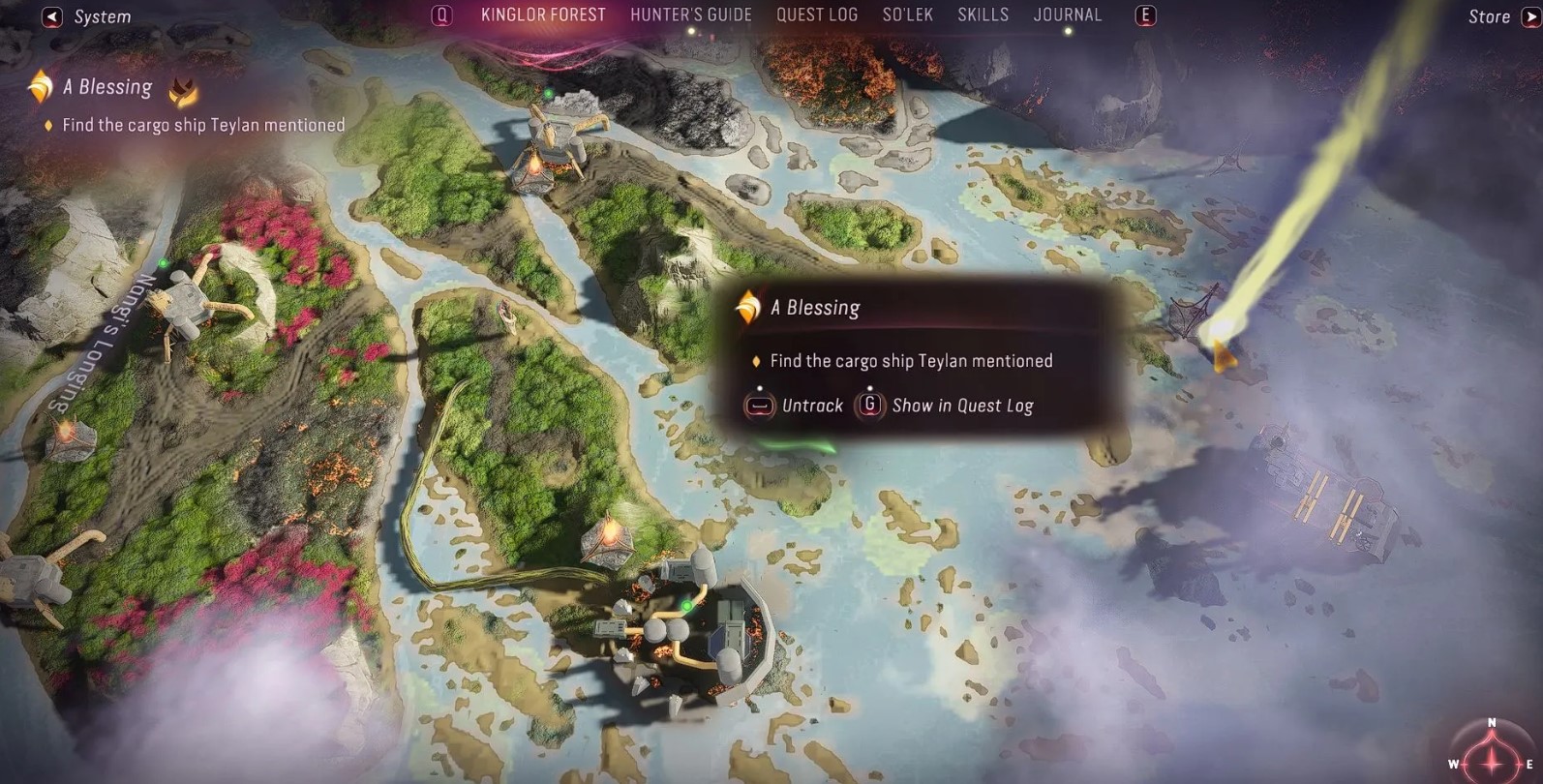Click the orange quest marker under the beam
Image resolution: width=1543 pixels, height=784 pixels.
click(x=1224, y=354)
